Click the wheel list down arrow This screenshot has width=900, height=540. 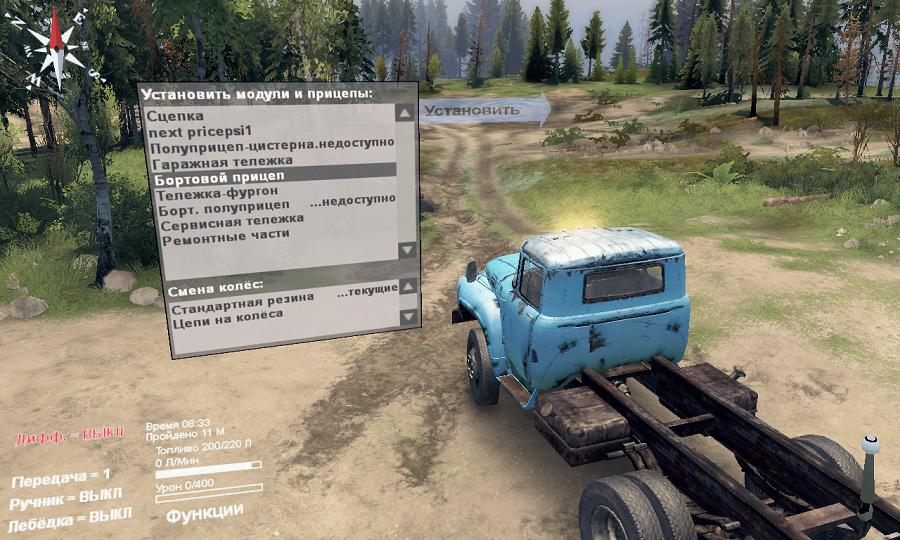407,317
